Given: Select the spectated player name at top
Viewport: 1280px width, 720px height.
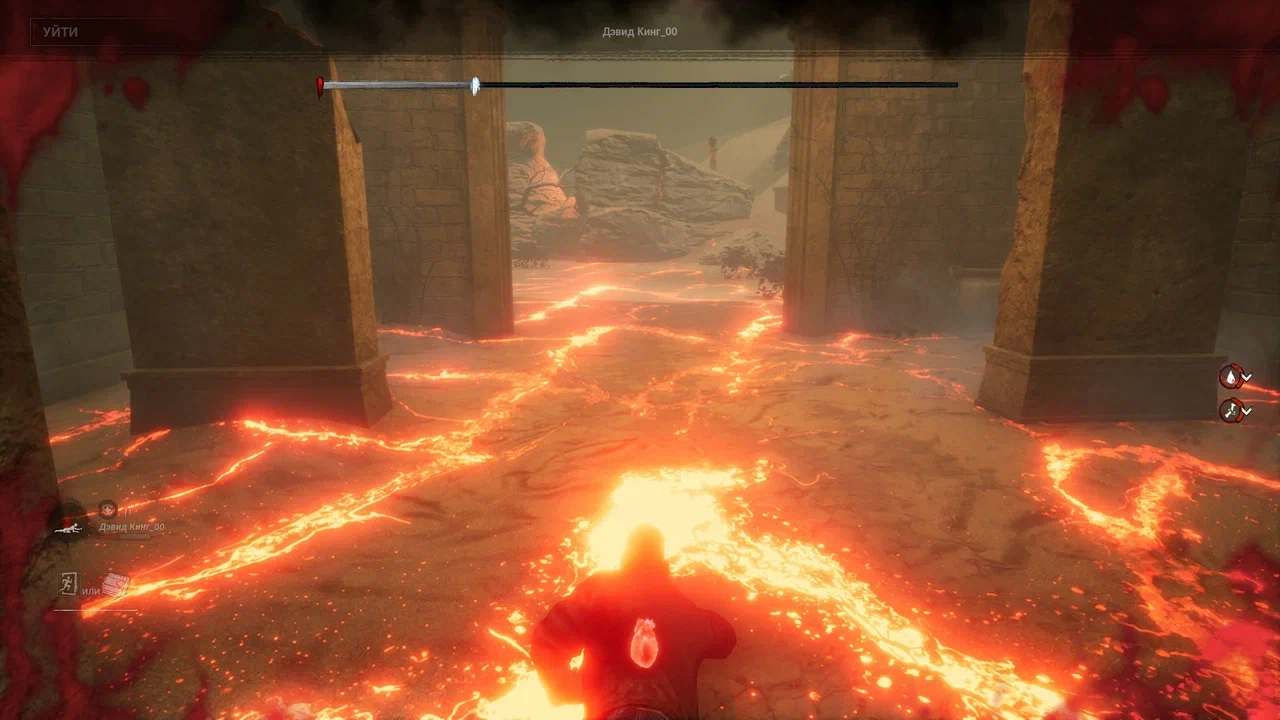Looking at the screenshot, I should click(x=640, y=32).
